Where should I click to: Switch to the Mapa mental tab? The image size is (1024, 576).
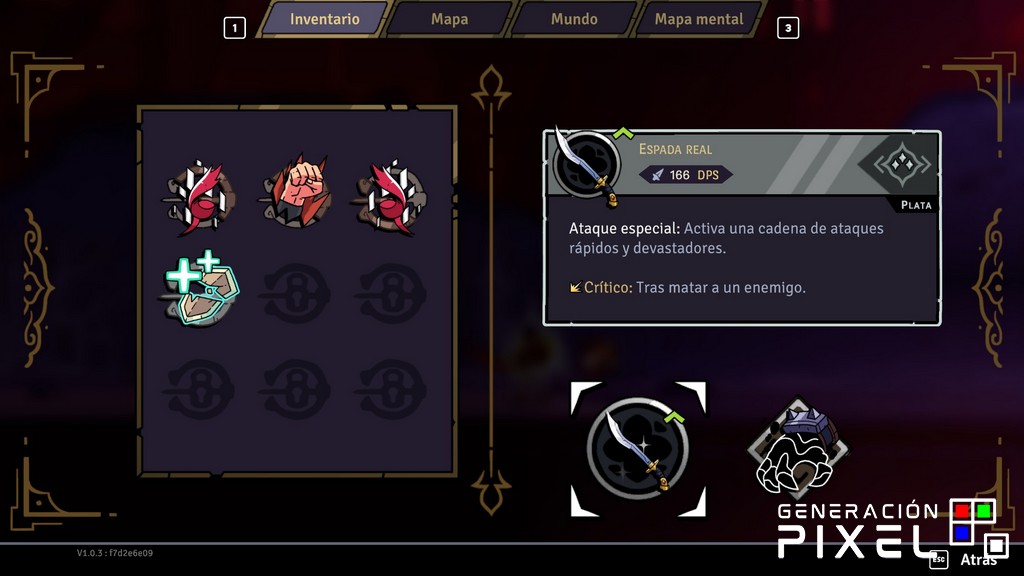point(699,19)
